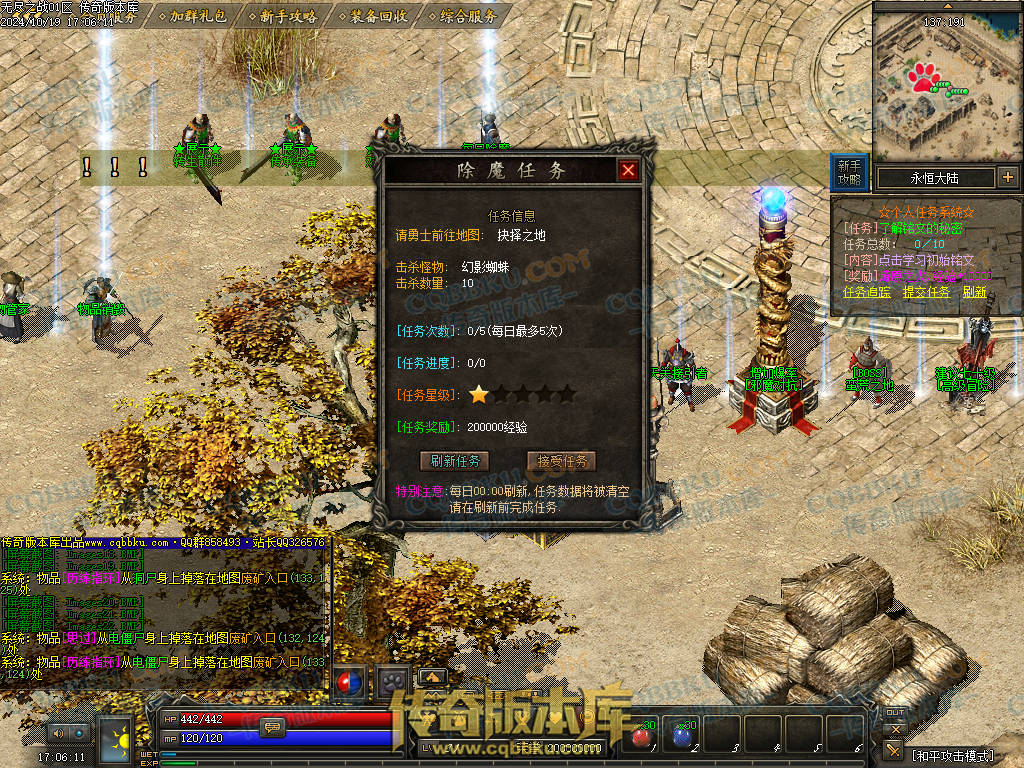Select the blue potion hotbar slot
Viewport: 1024px width, 768px height.
(681, 738)
